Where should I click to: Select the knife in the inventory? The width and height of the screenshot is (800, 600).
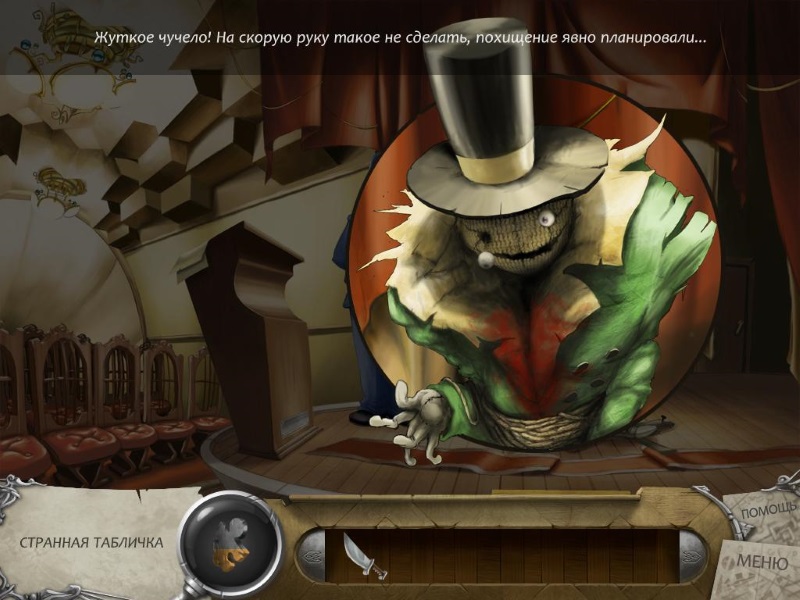tap(357, 554)
